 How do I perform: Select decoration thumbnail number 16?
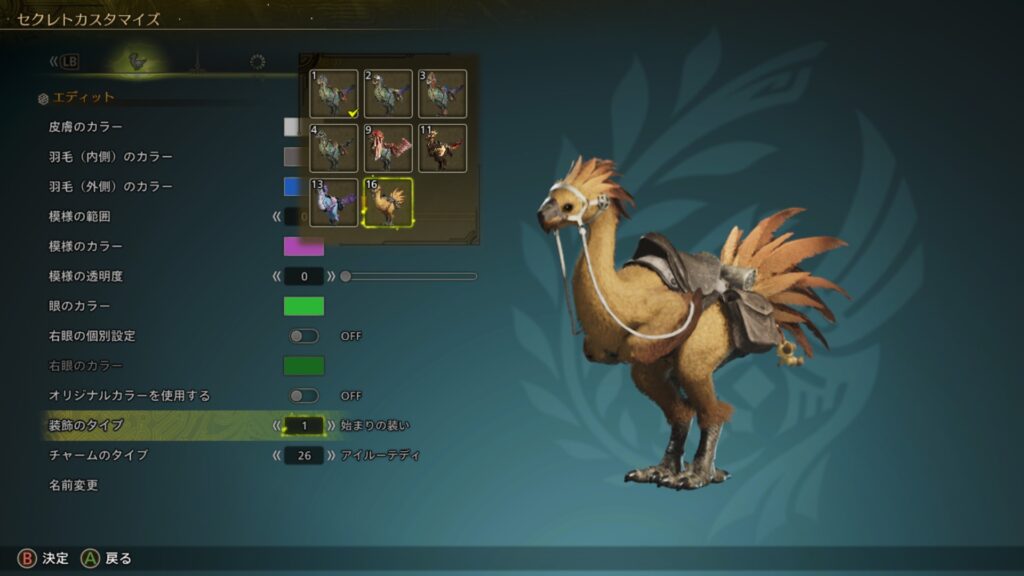(x=388, y=202)
